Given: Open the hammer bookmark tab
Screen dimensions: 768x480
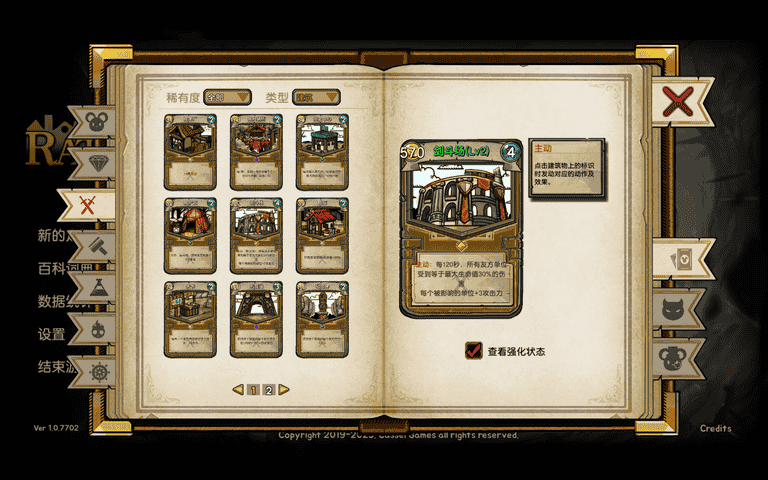Looking at the screenshot, I should click(x=98, y=246).
